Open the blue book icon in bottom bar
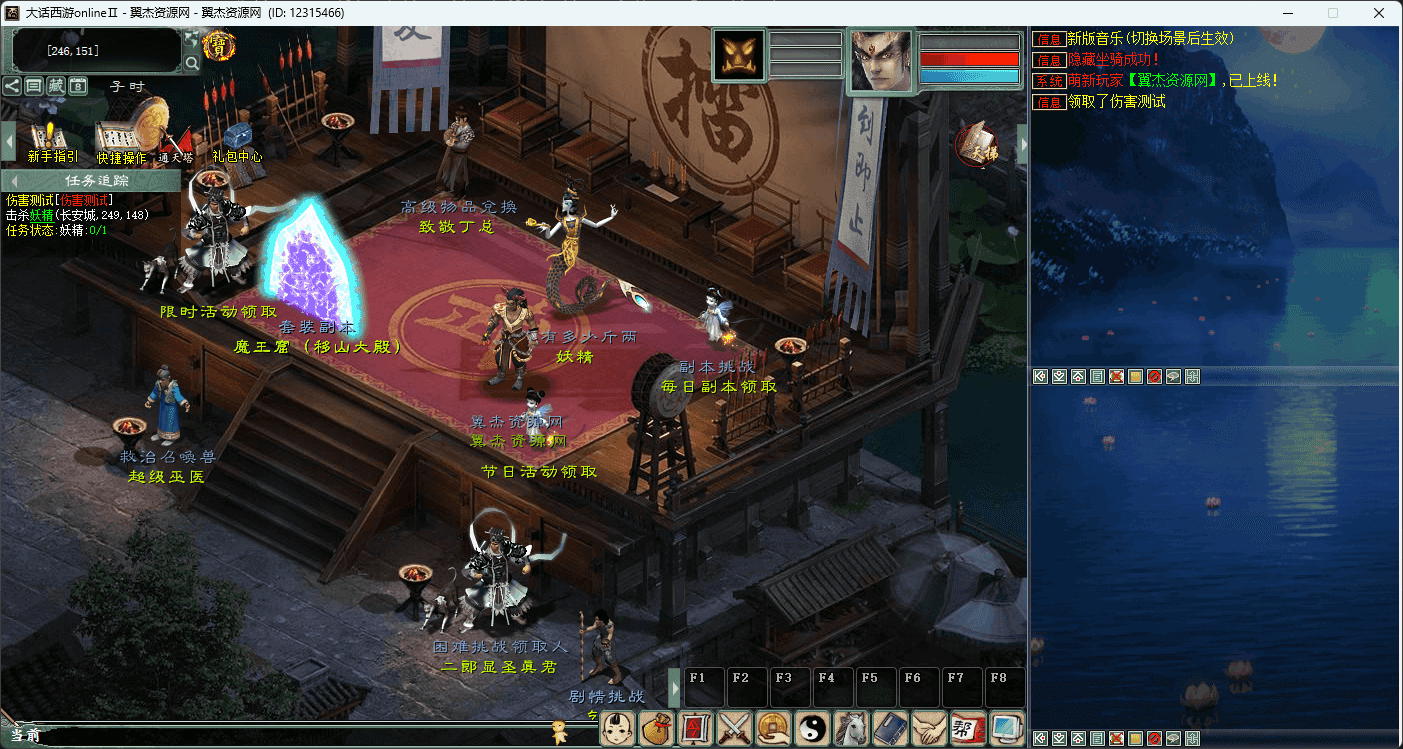This screenshot has width=1403, height=749. (890, 727)
